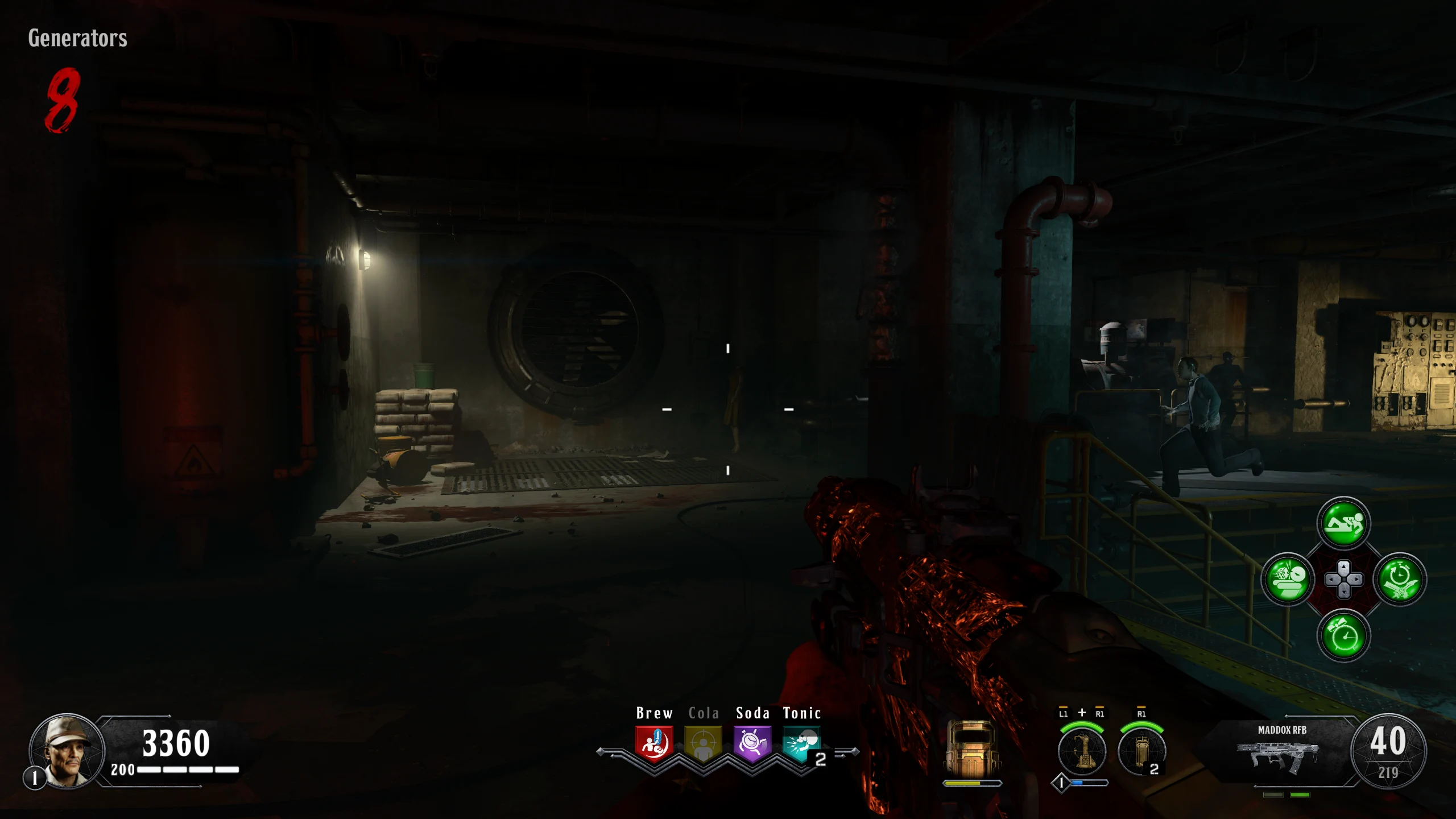Select the shield equipment icon
This screenshot has height=819, width=1456.
click(x=971, y=750)
